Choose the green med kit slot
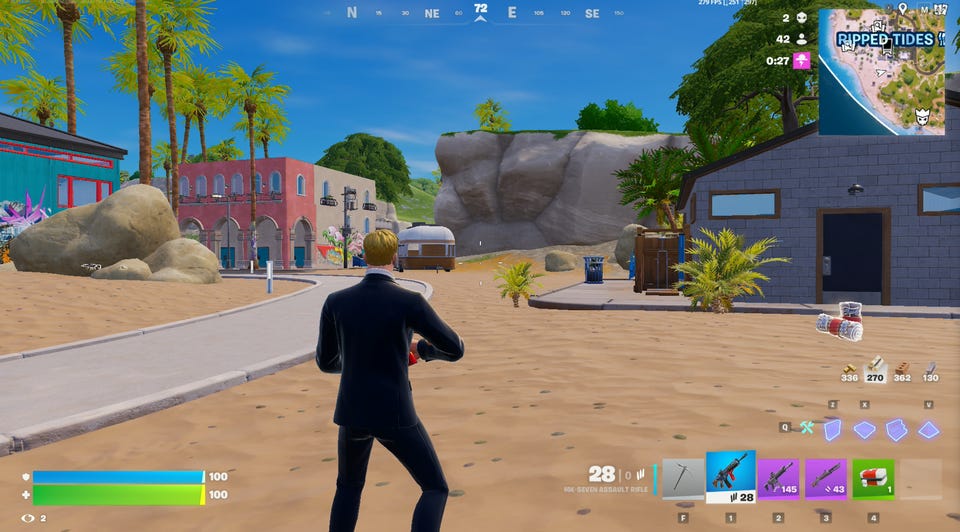Screen dimensions: 960x532 873,479
